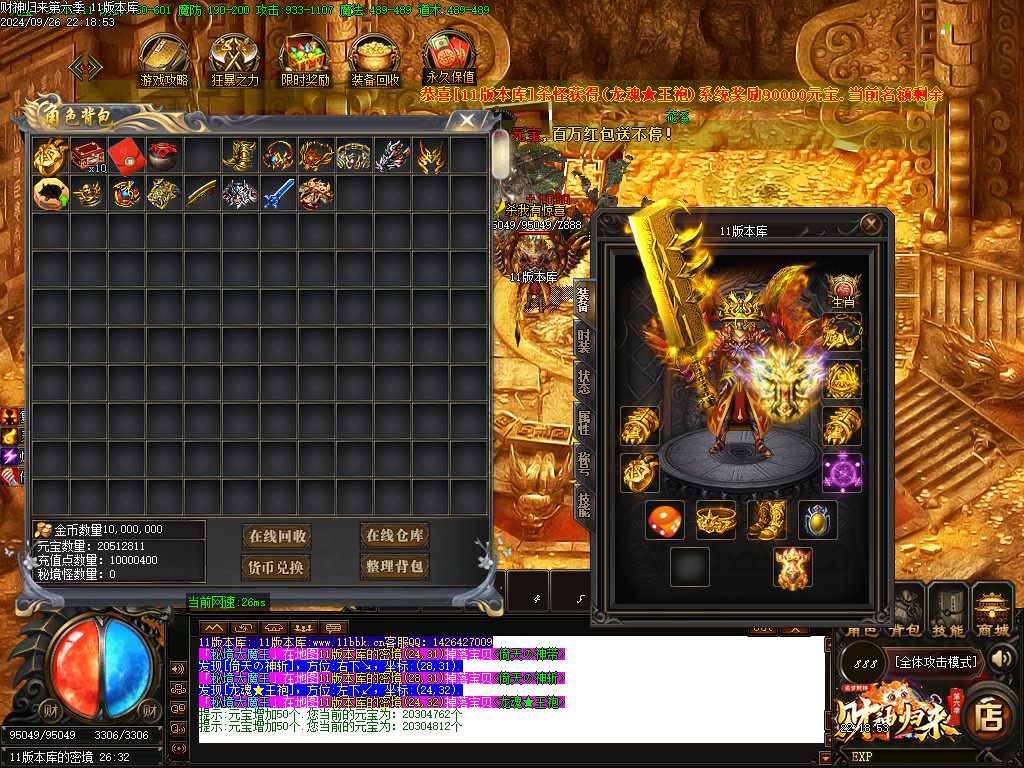Open the 限时奖励 treasure chest rewards

click(x=305, y=60)
